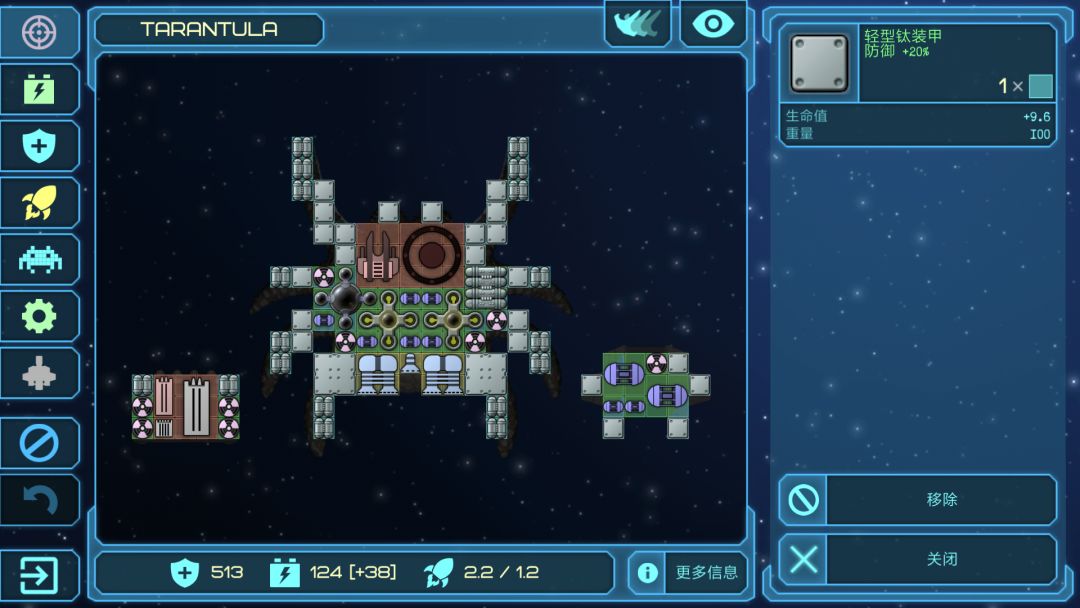Image resolution: width=1080 pixels, height=608 pixels.
Task: Remove the selected module (移除)
Action: [x=917, y=499]
